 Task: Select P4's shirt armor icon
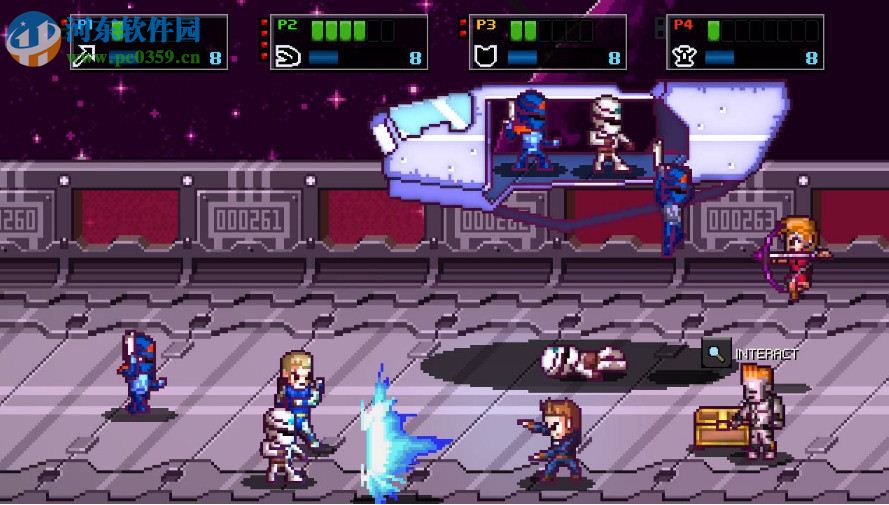coord(685,56)
